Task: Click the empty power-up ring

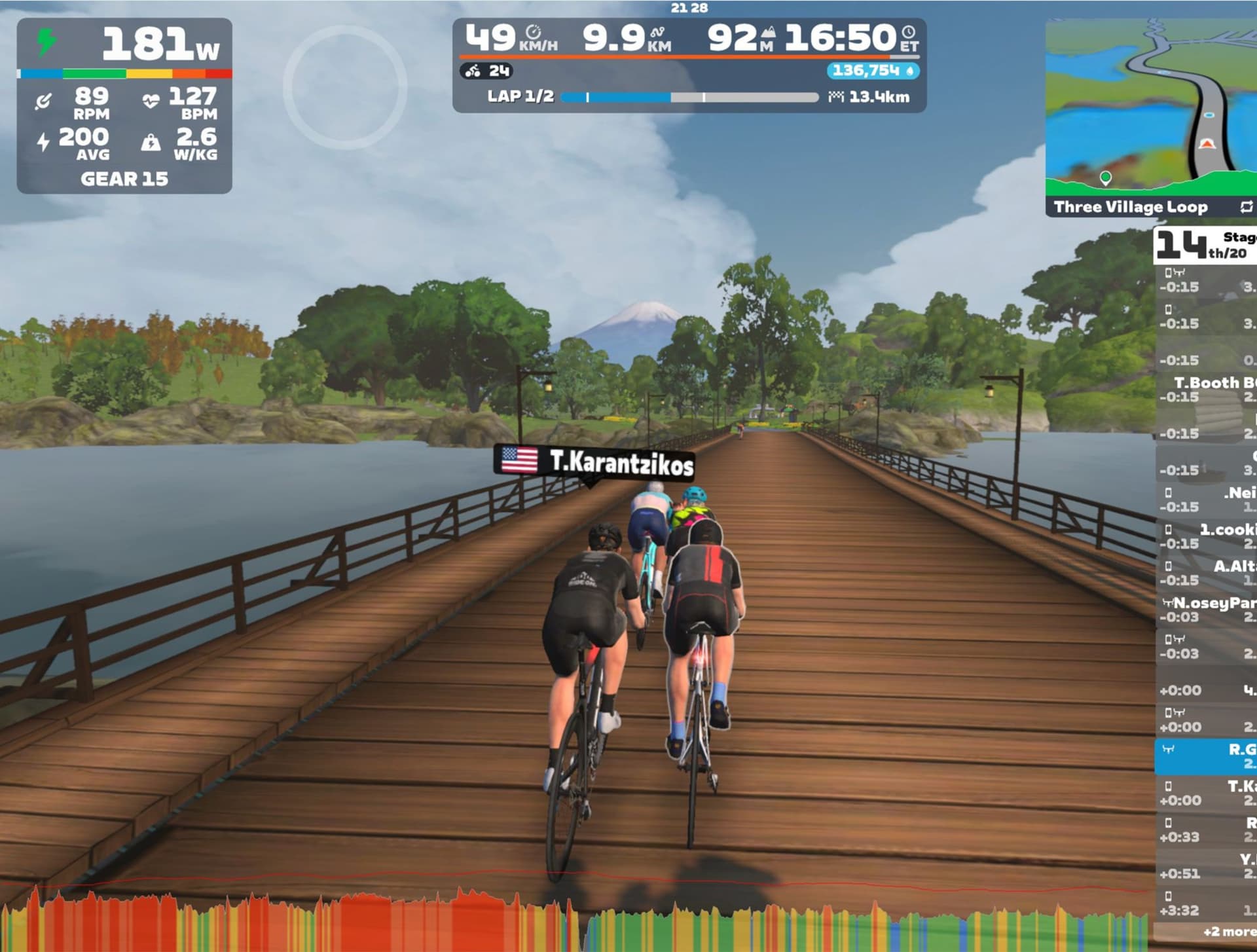Action: (x=345, y=86)
